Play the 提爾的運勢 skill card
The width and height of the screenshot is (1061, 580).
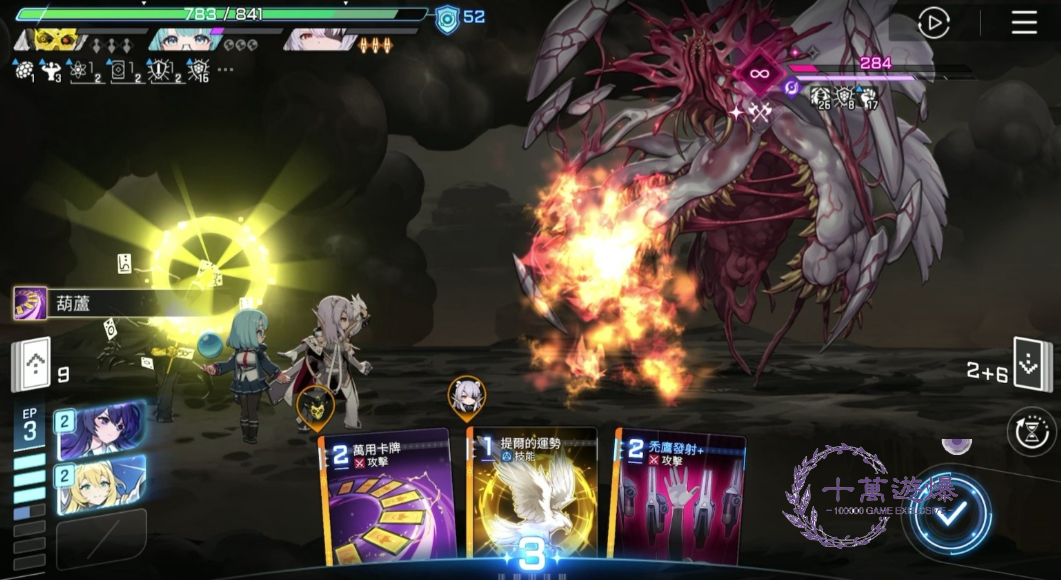pyautogui.click(x=533, y=498)
